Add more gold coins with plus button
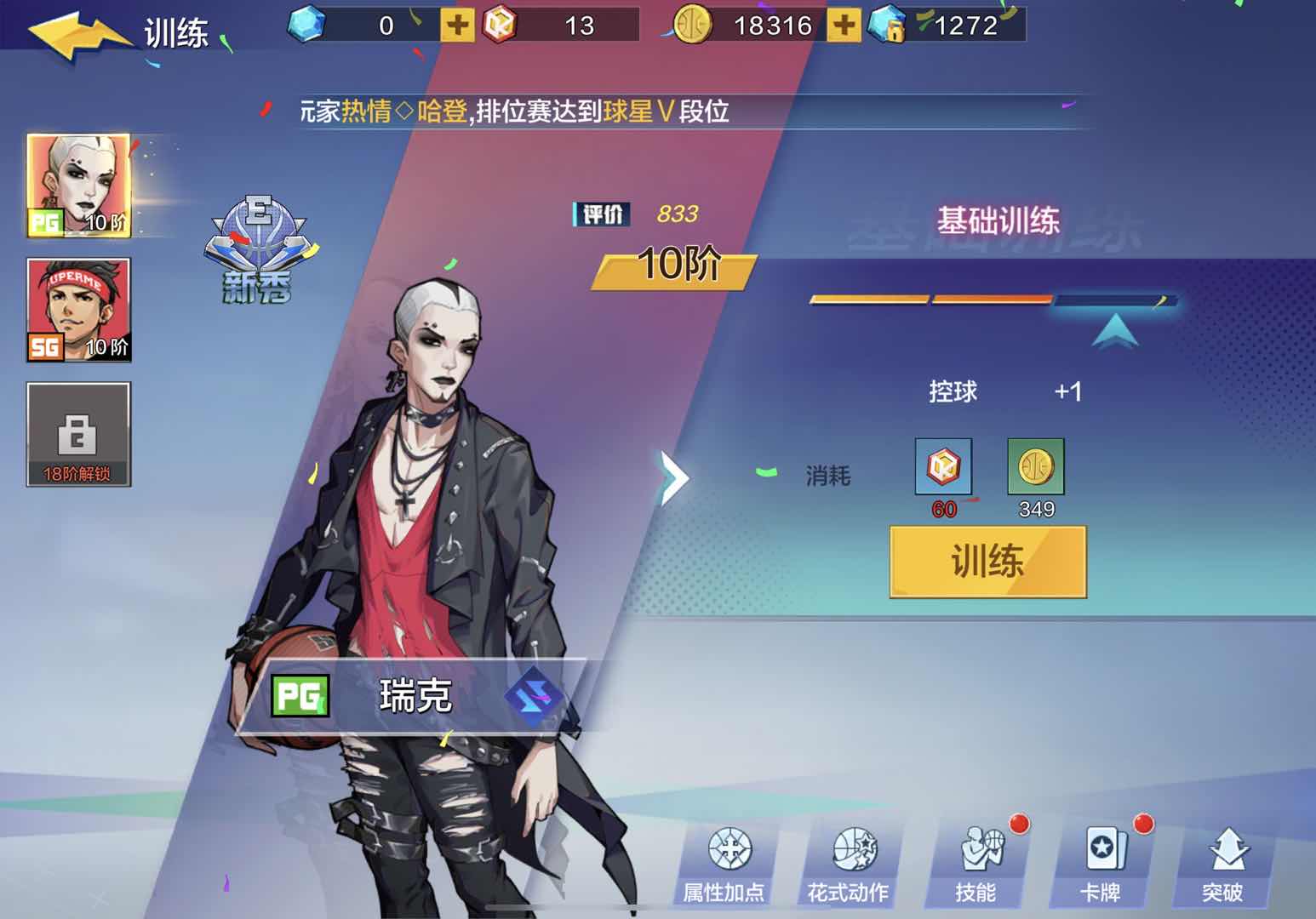This screenshot has width=1316, height=919. pos(844,26)
